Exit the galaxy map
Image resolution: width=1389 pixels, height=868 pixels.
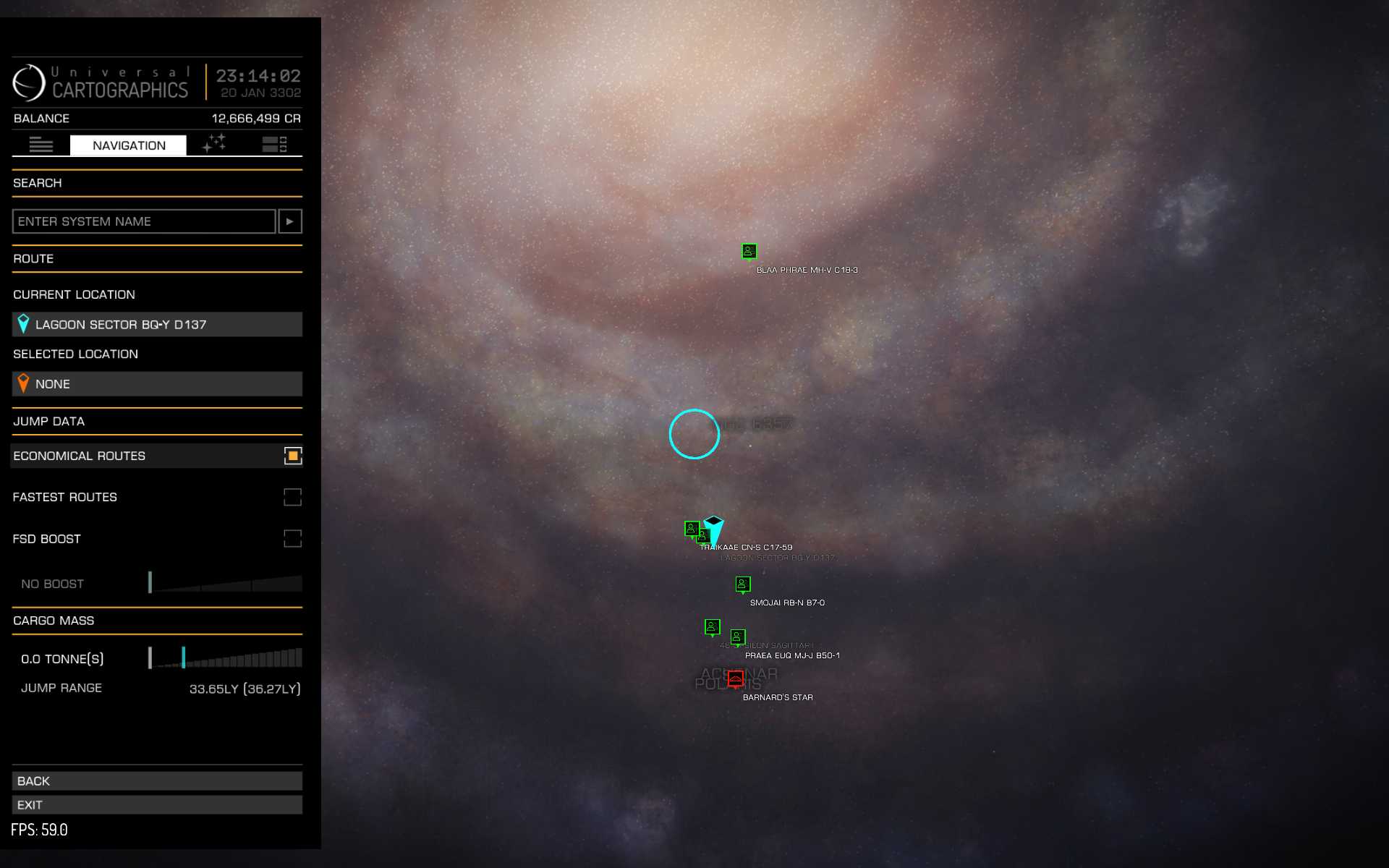coord(157,805)
